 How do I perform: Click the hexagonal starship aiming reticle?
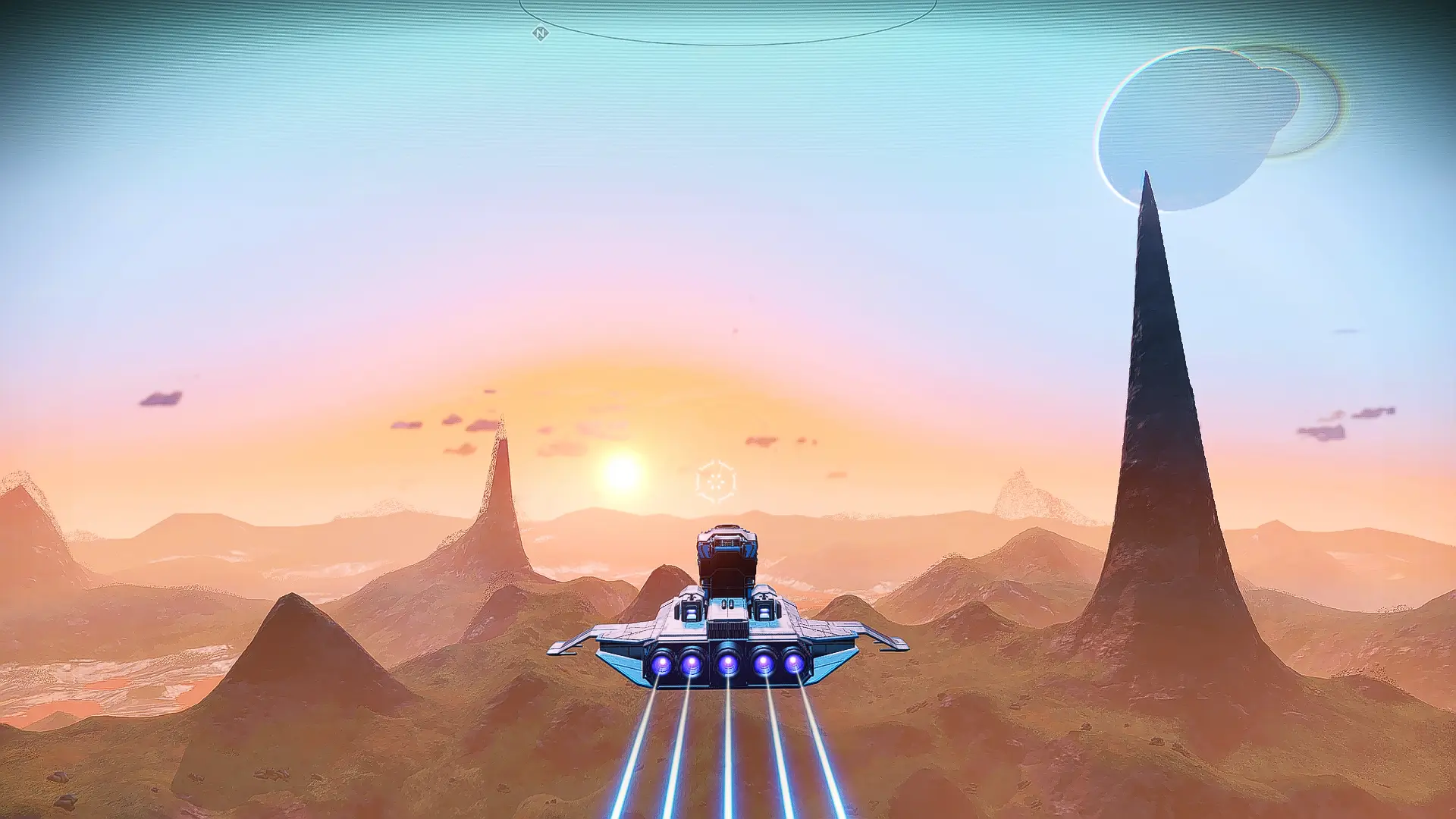pyautogui.click(x=715, y=481)
